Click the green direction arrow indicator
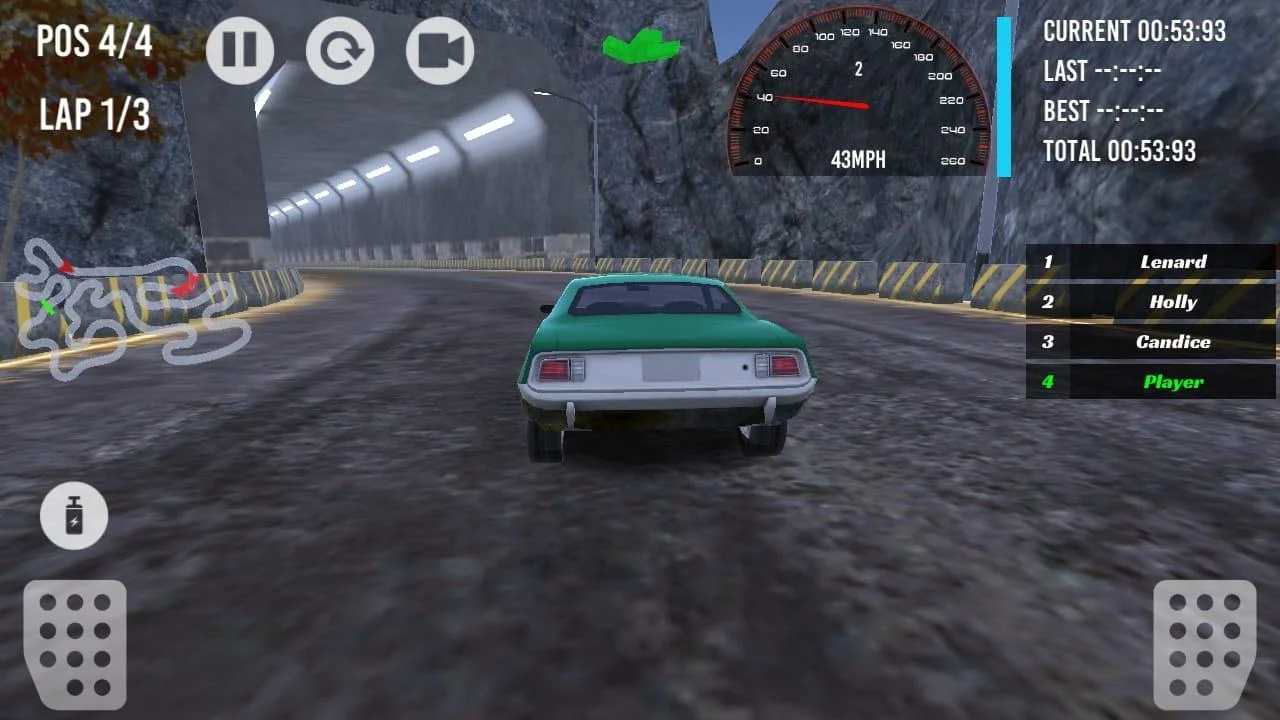 (x=640, y=45)
